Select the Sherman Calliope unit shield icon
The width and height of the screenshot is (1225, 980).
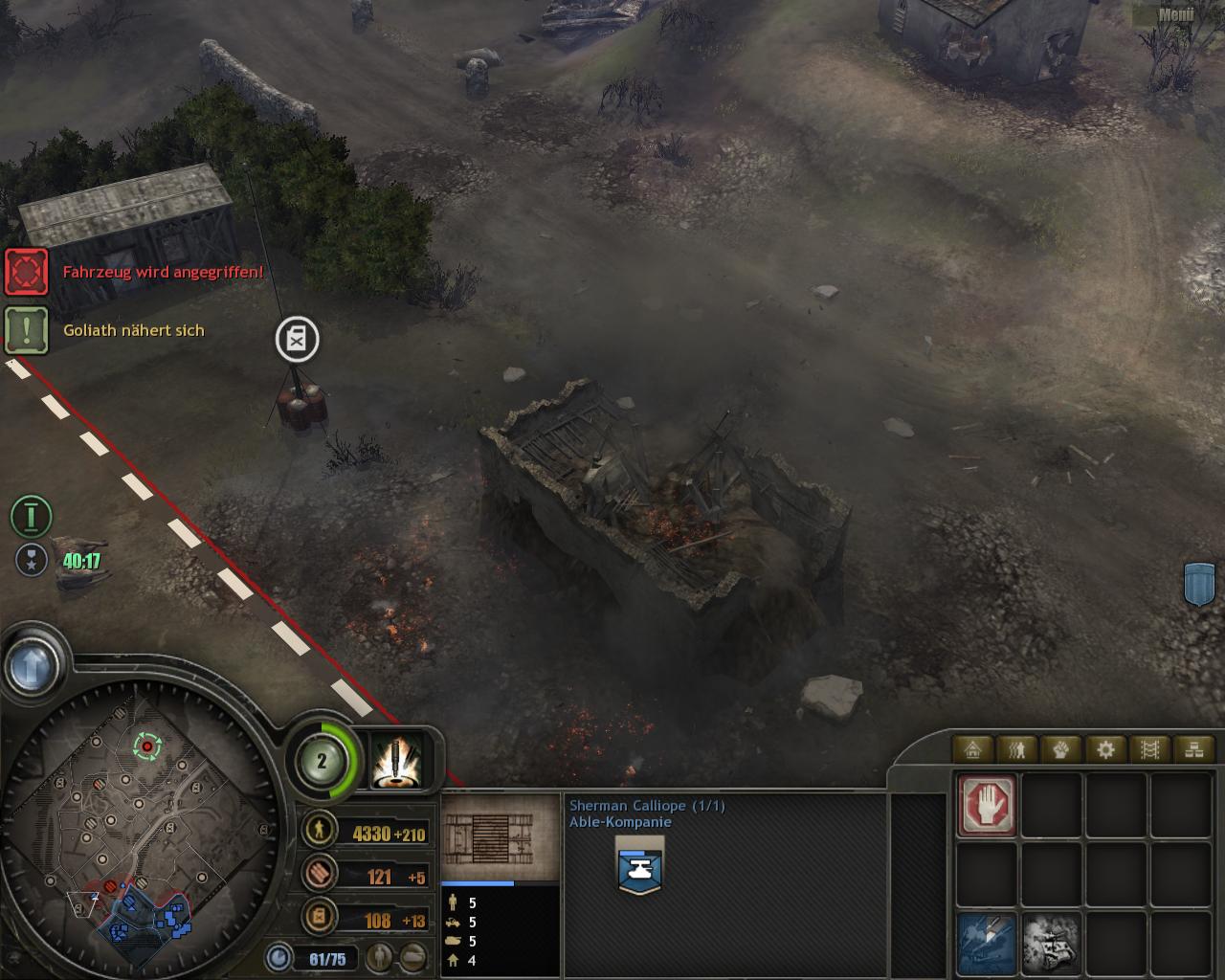(x=640, y=865)
